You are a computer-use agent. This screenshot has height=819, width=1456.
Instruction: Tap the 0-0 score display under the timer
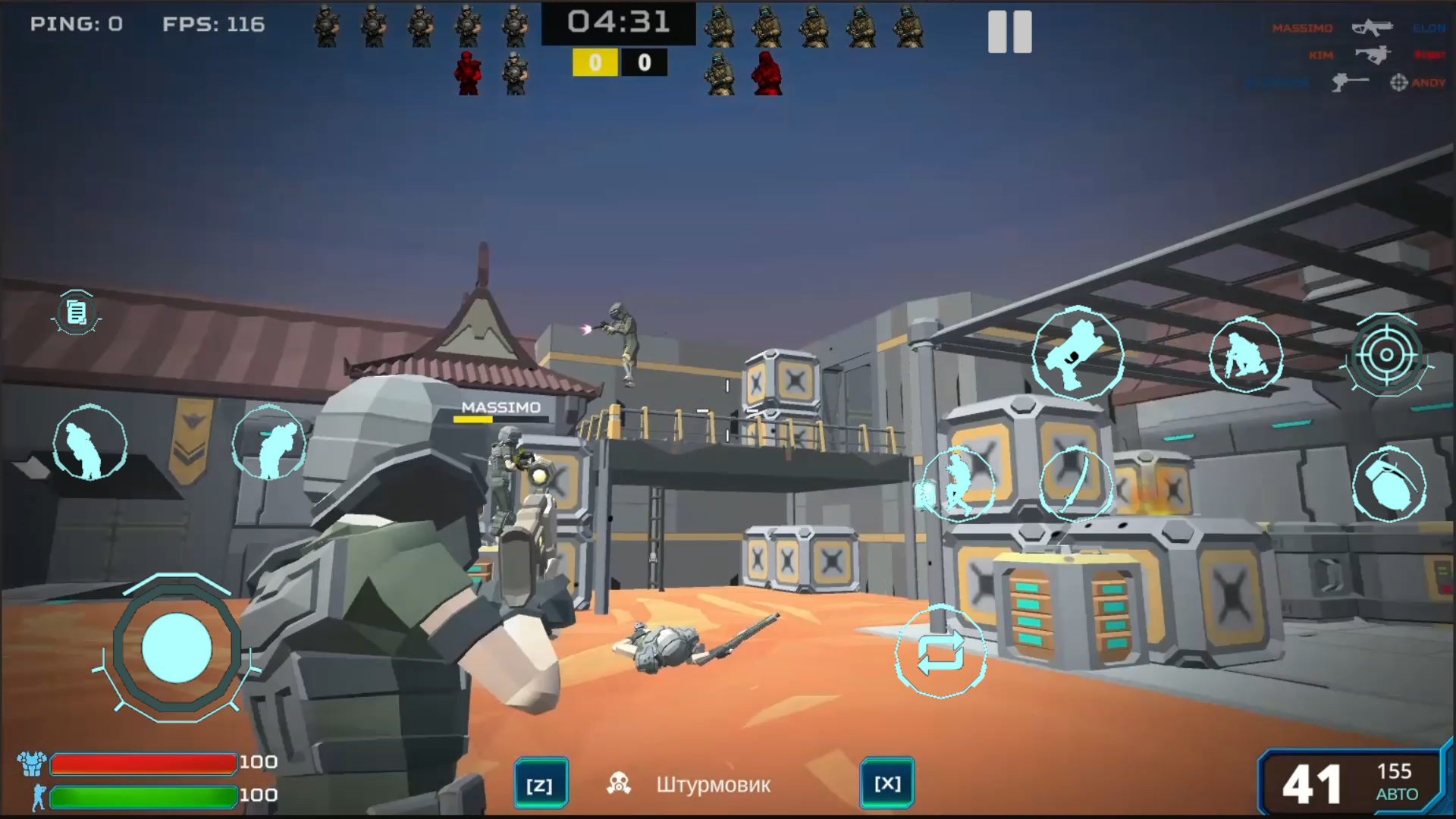619,62
